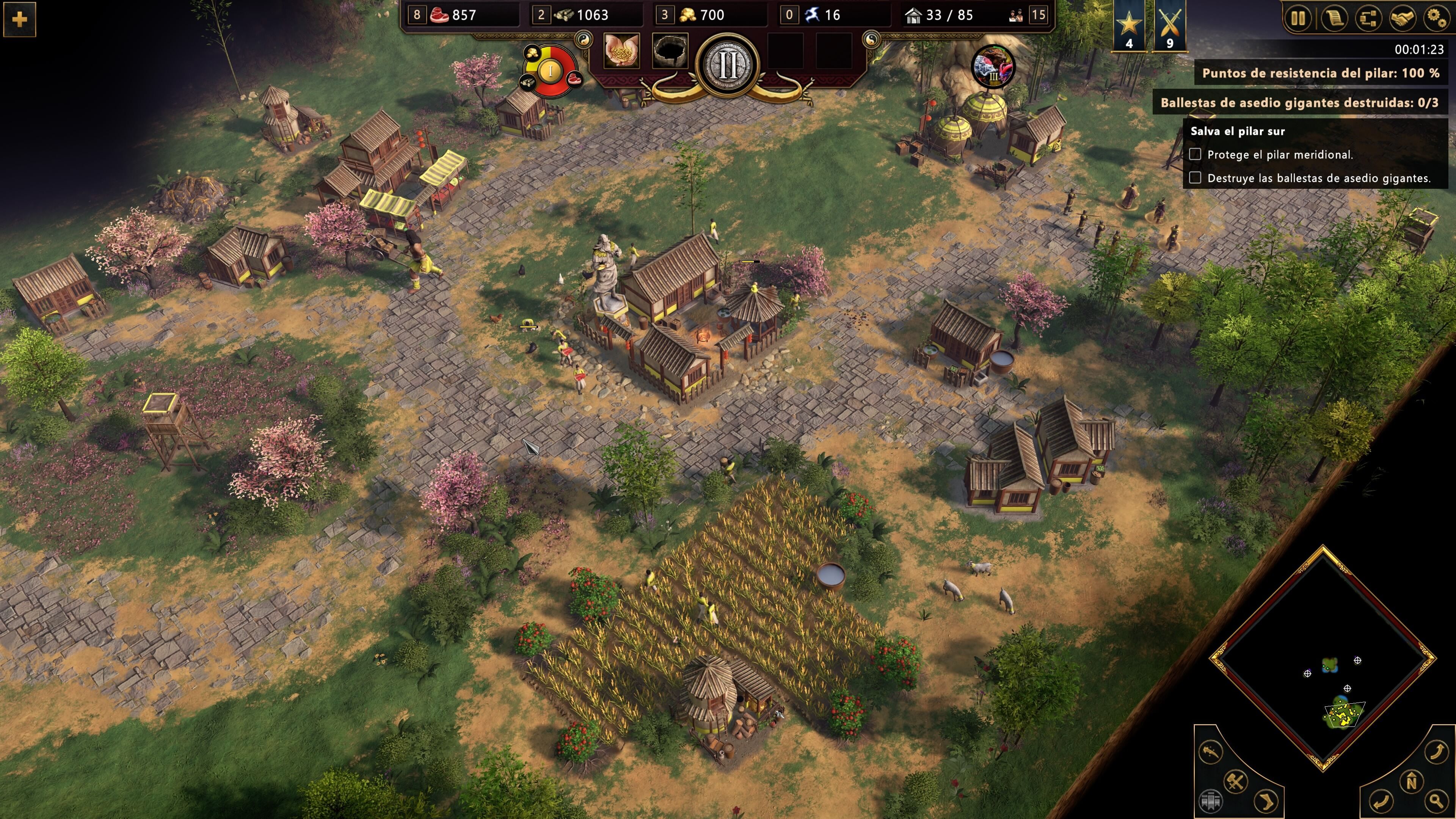Viewport: 1456px width, 819px height.
Task: Cast the dark pit god power
Action: (670, 51)
